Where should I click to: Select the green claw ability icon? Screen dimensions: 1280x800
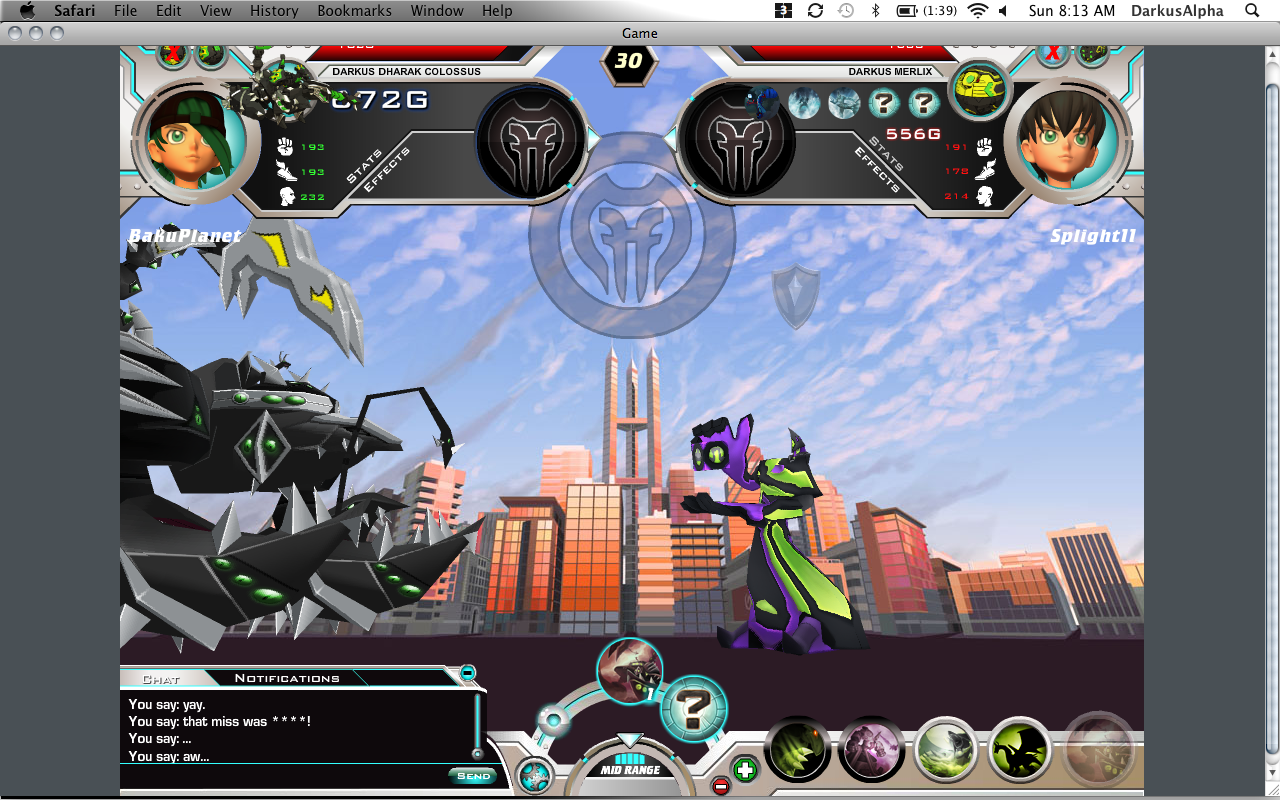tap(798, 750)
